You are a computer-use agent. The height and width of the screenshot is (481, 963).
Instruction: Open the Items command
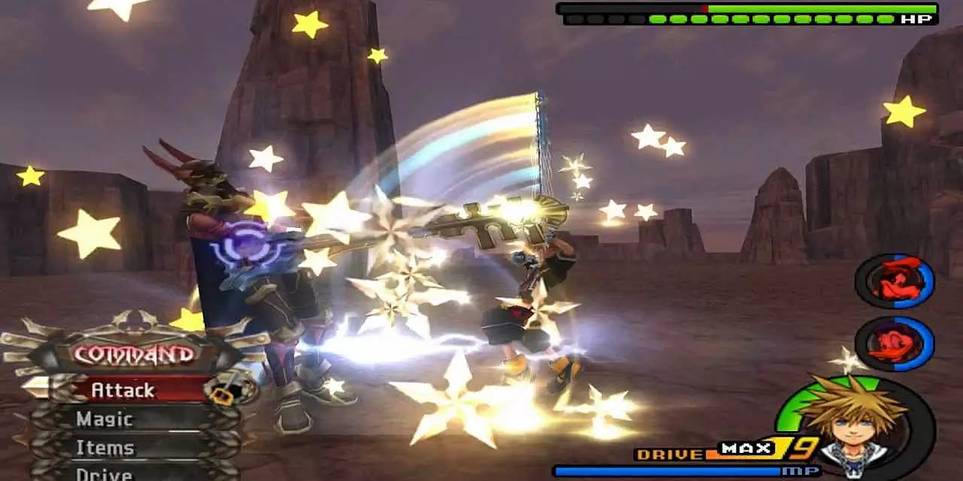click(x=105, y=447)
